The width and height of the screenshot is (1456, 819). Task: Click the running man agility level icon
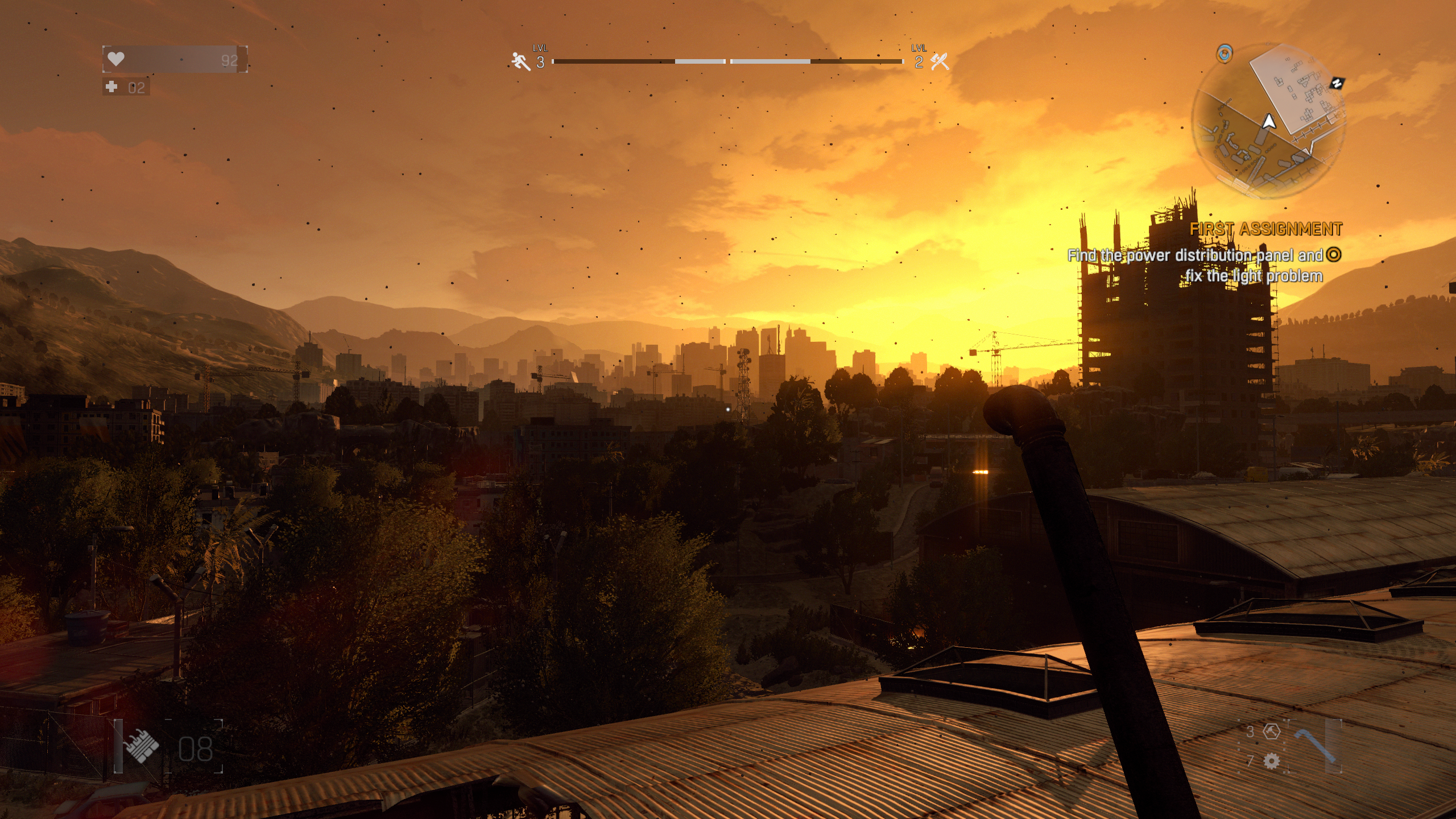click(x=520, y=61)
